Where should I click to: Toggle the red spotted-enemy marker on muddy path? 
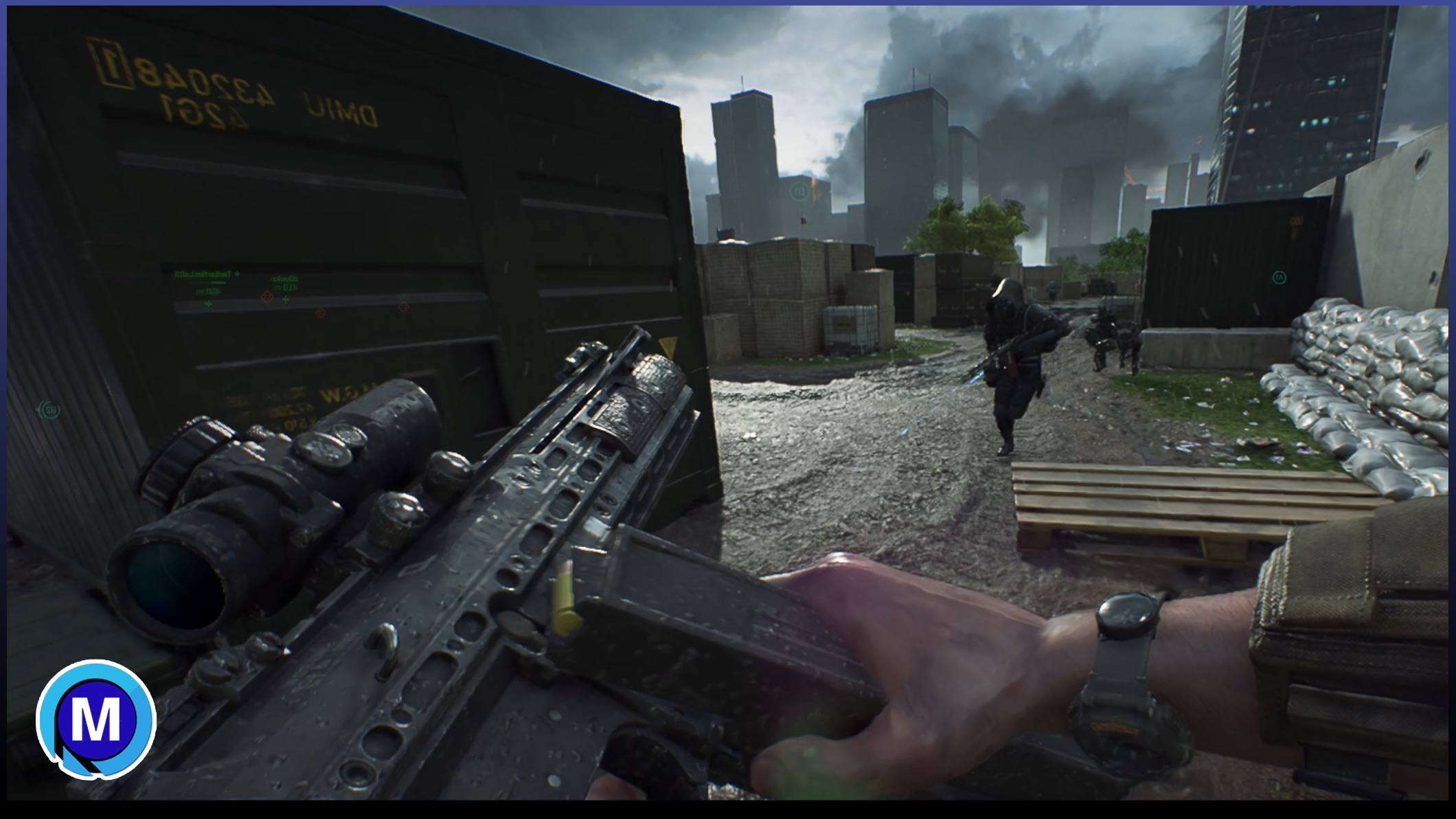321,313
